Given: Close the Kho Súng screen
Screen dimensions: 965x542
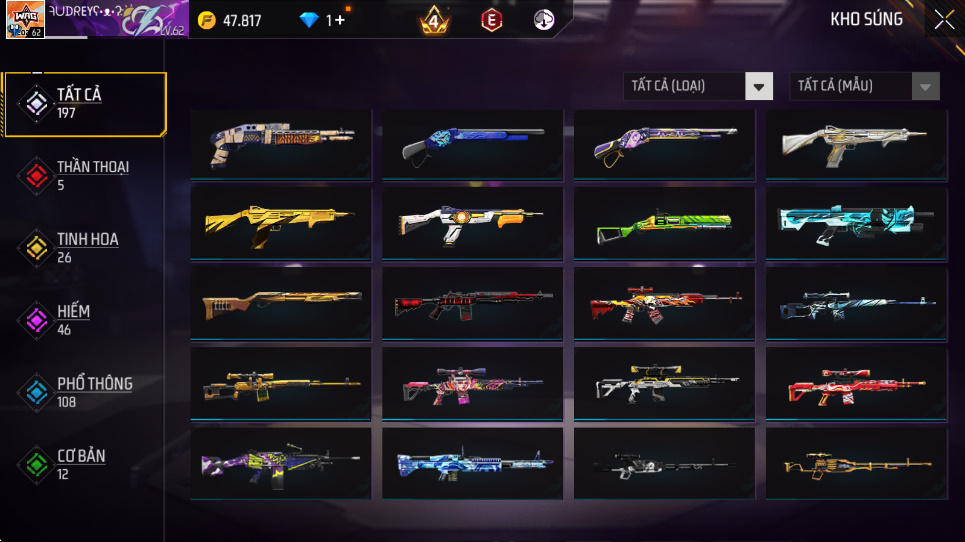Looking at the screenshot, I should [x=943, y=19].
